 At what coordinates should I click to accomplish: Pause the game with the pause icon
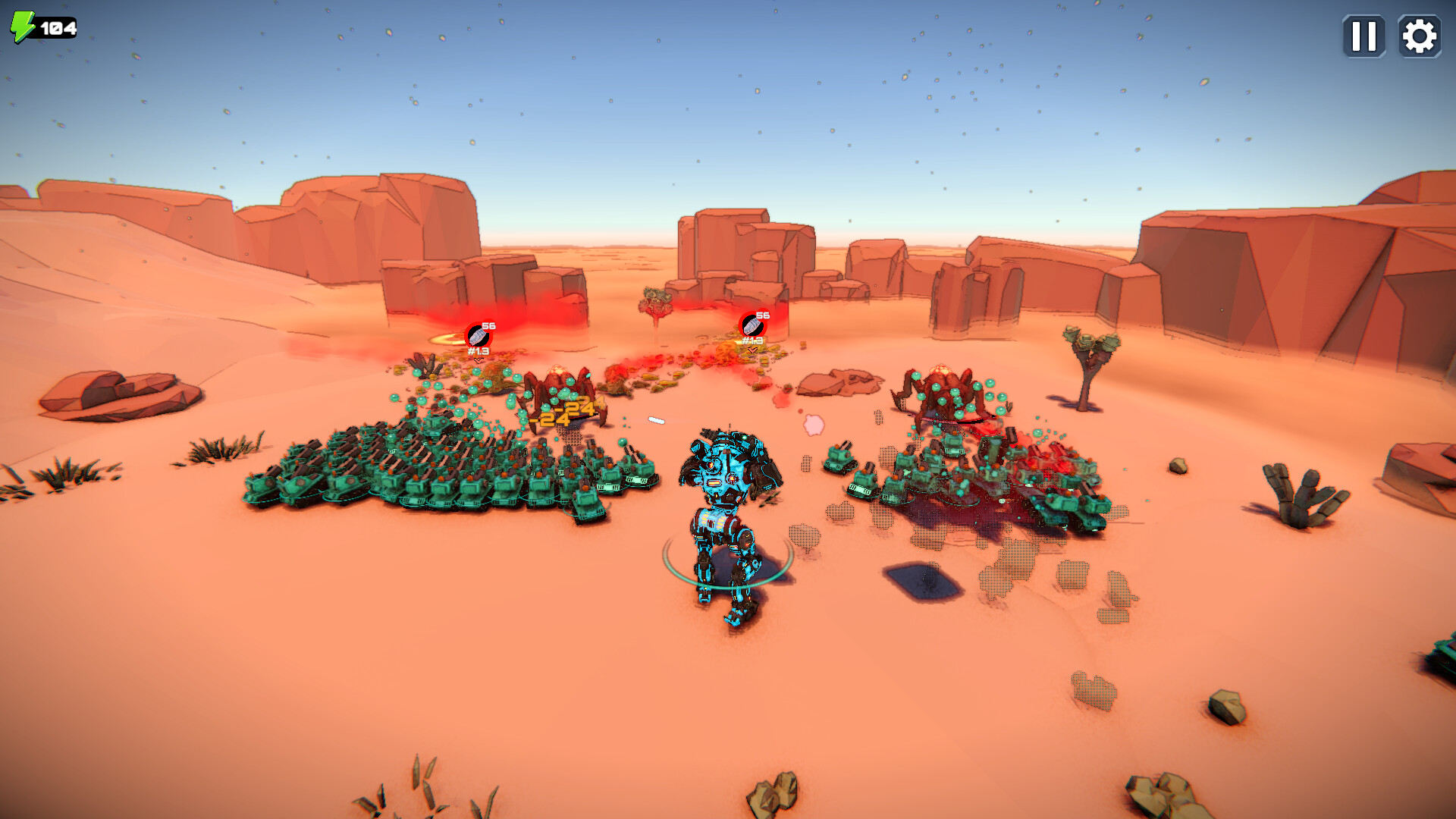pos(1363,35)
